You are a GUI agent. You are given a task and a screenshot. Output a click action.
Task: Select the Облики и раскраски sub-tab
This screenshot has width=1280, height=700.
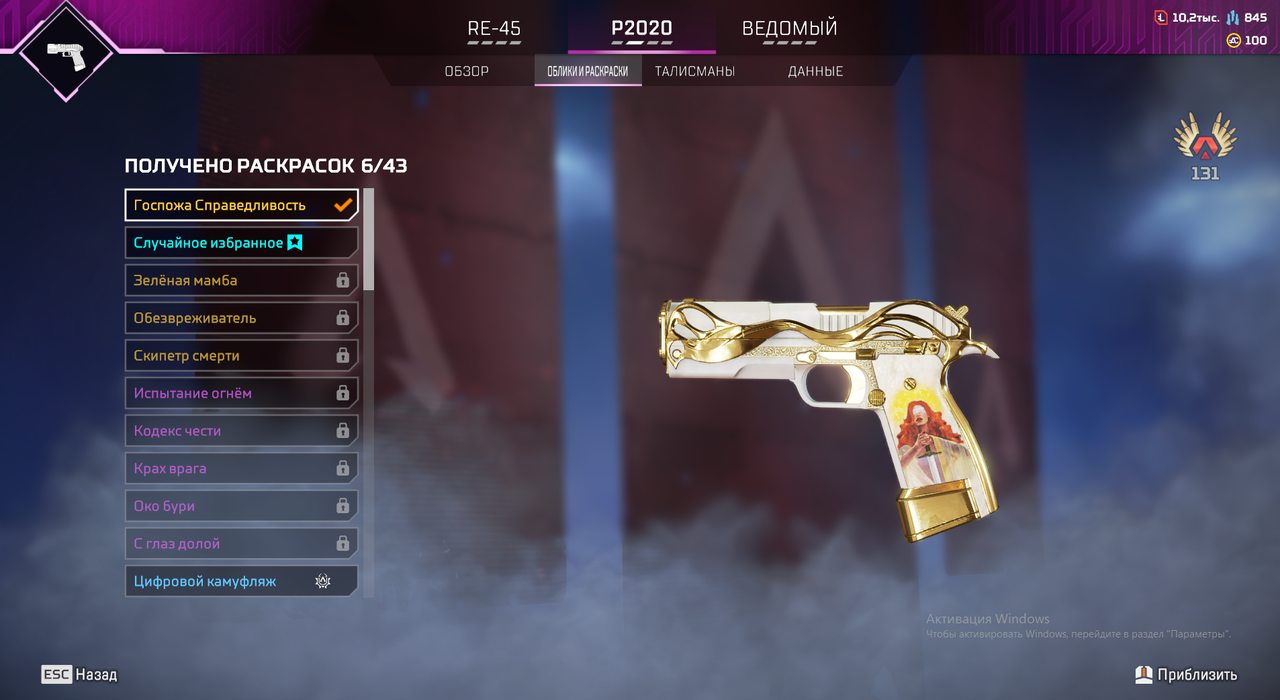click(x=588, y=71)
